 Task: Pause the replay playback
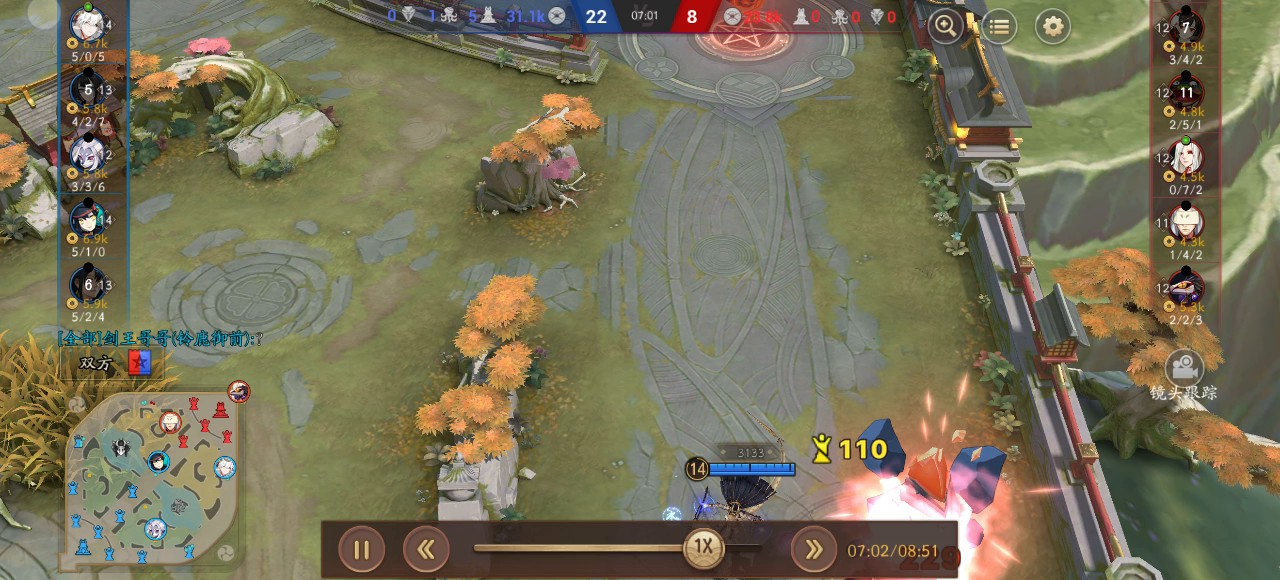(x=361, y=549)
